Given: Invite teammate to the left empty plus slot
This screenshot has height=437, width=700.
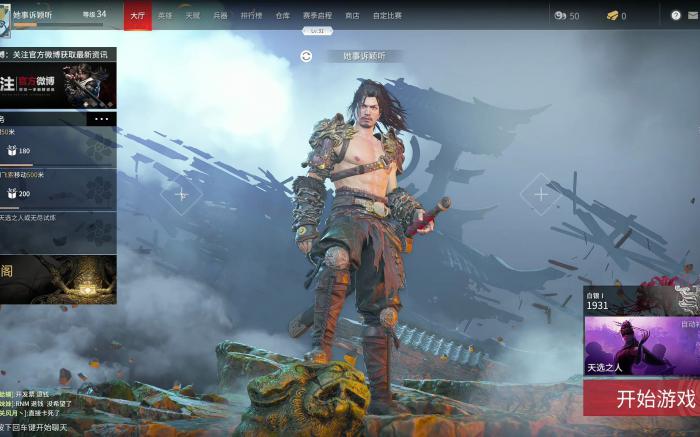Looking at the screenshot, I should (181, 194).
